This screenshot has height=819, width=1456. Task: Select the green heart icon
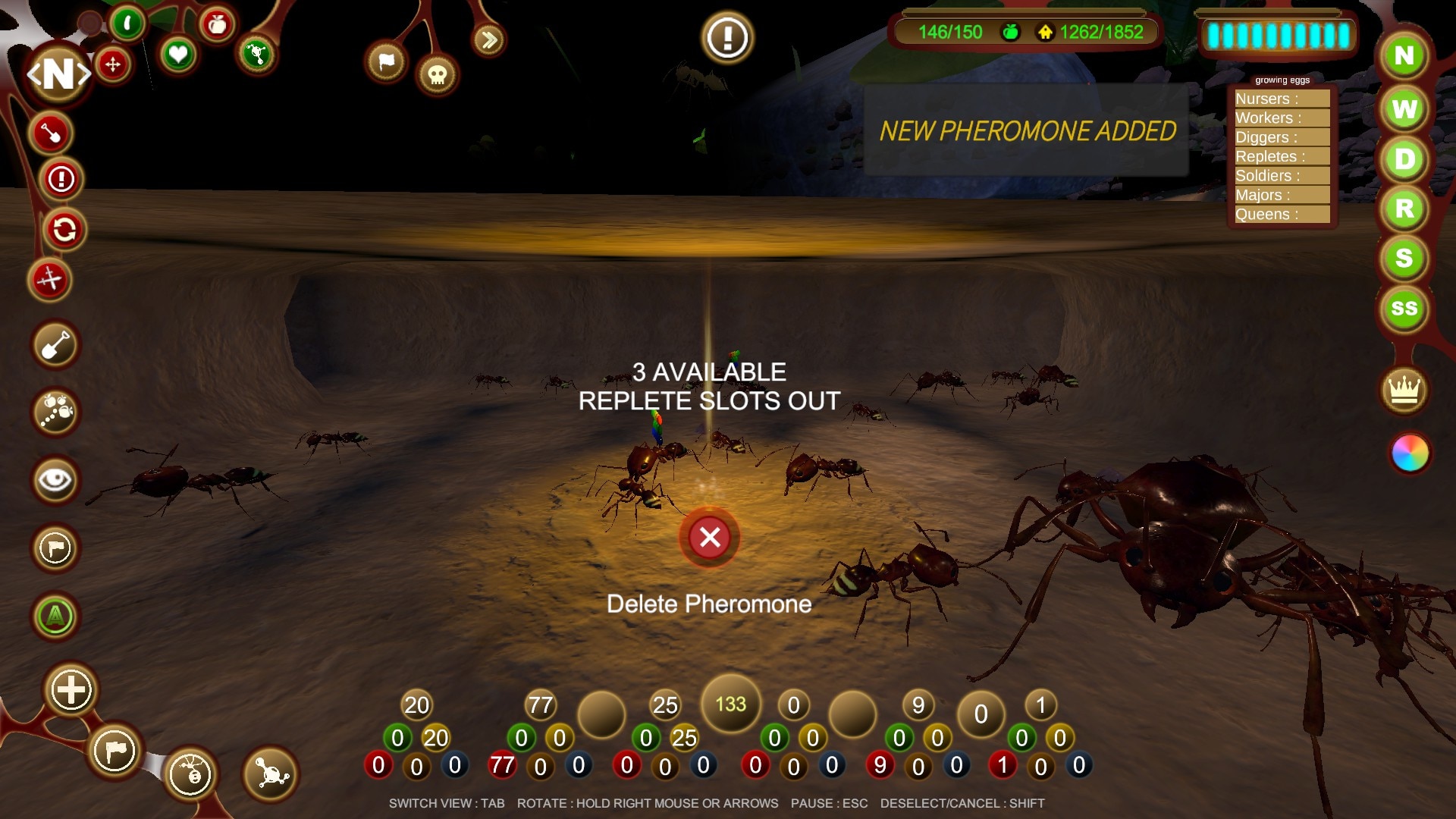(178, 55)
